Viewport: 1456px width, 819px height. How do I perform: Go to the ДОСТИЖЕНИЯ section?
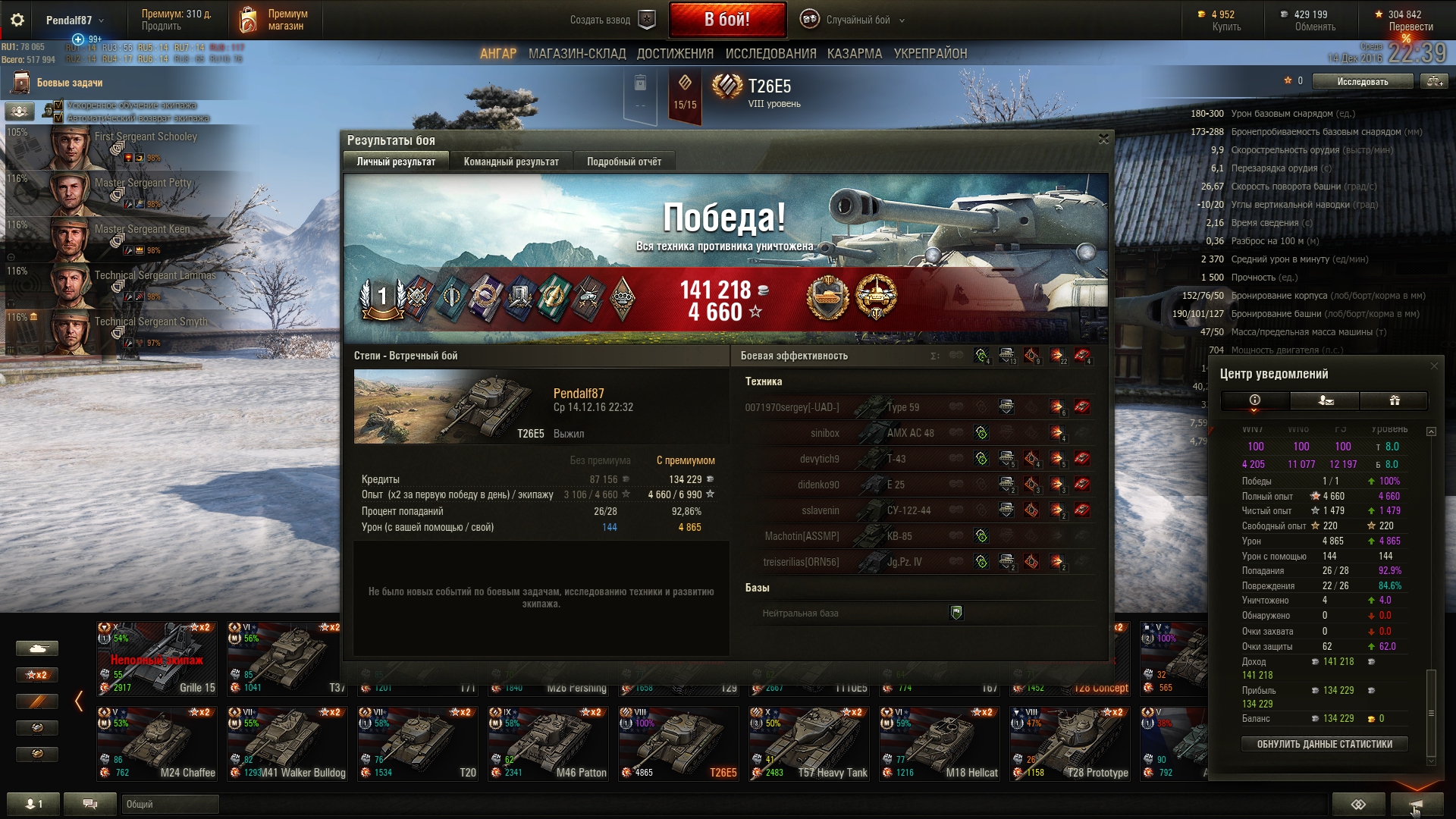(x=675, y=54)
